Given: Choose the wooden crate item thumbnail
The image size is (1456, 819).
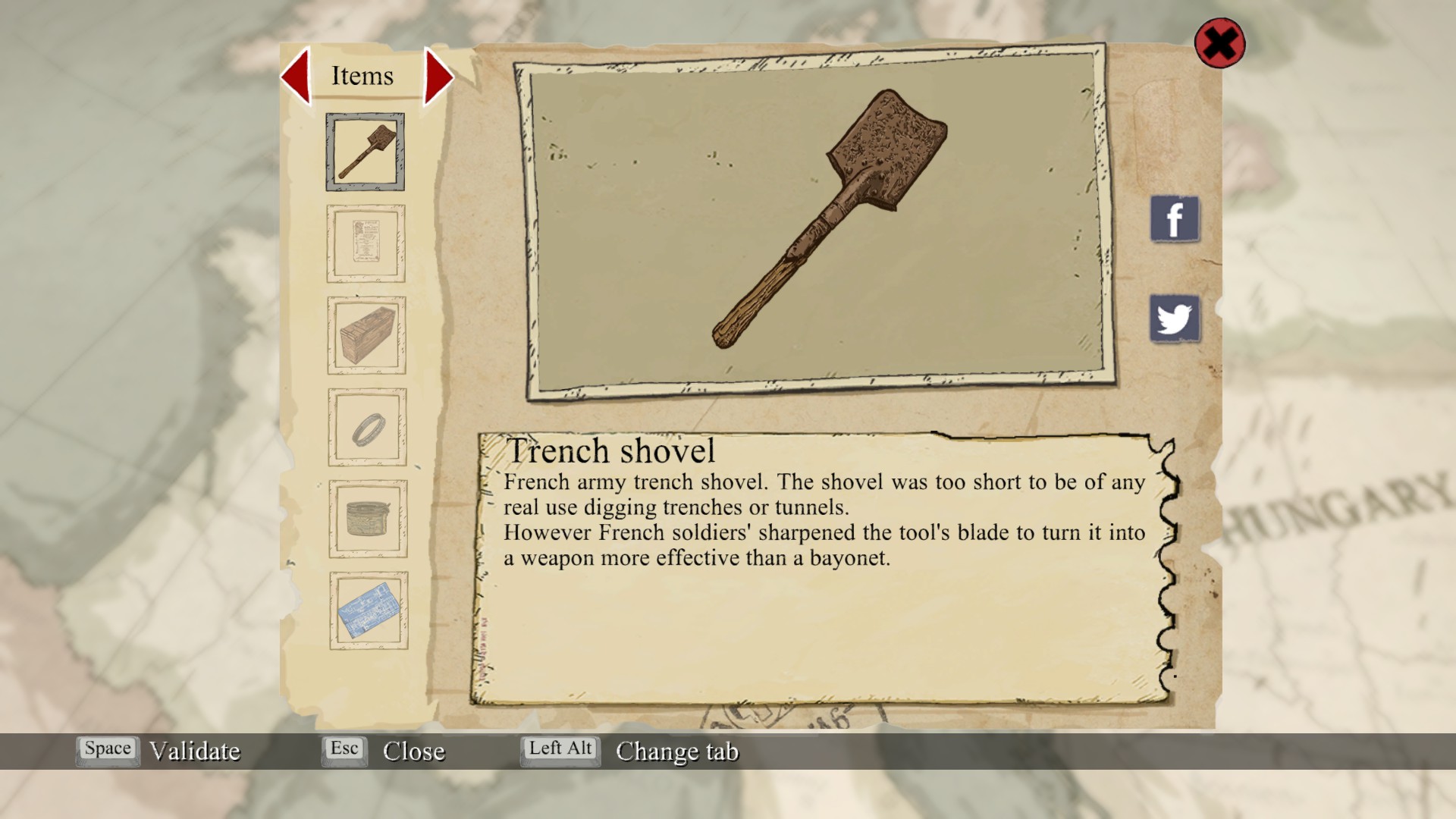Looking at the screenshot, I should (367, 335).
